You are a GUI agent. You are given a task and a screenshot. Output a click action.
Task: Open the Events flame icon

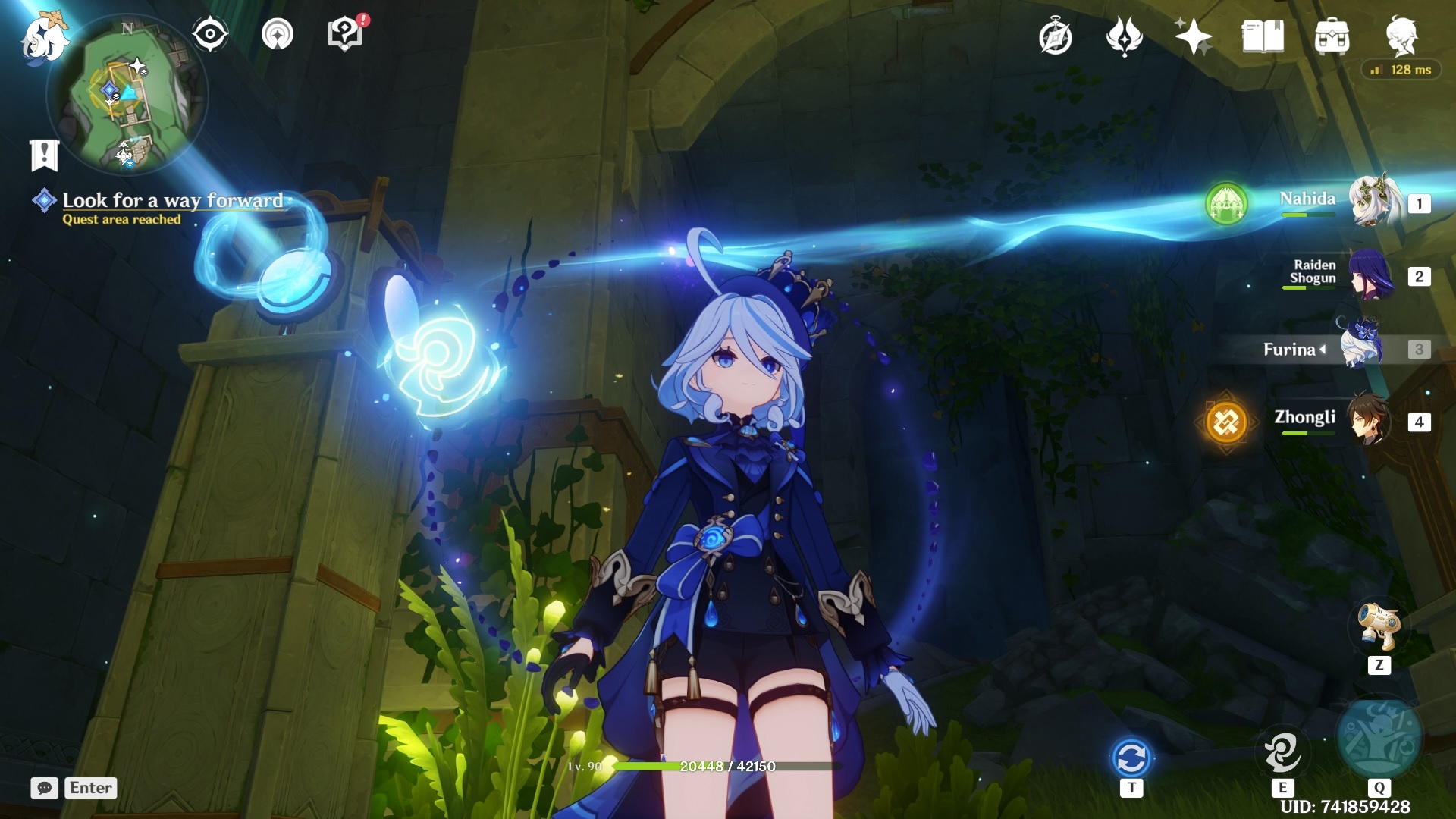pos(1124,36)
